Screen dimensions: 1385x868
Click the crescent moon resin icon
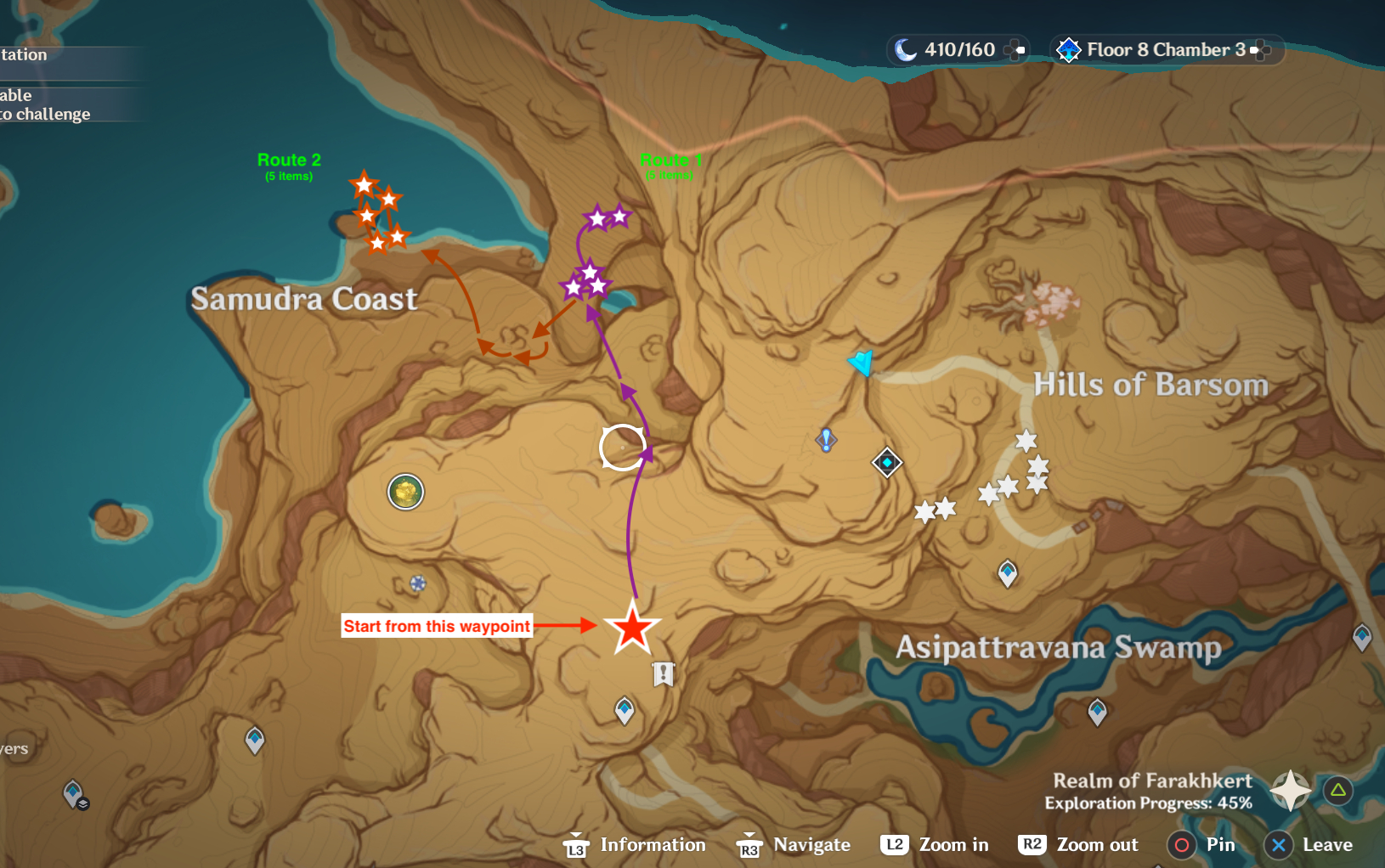click(904, 49)
